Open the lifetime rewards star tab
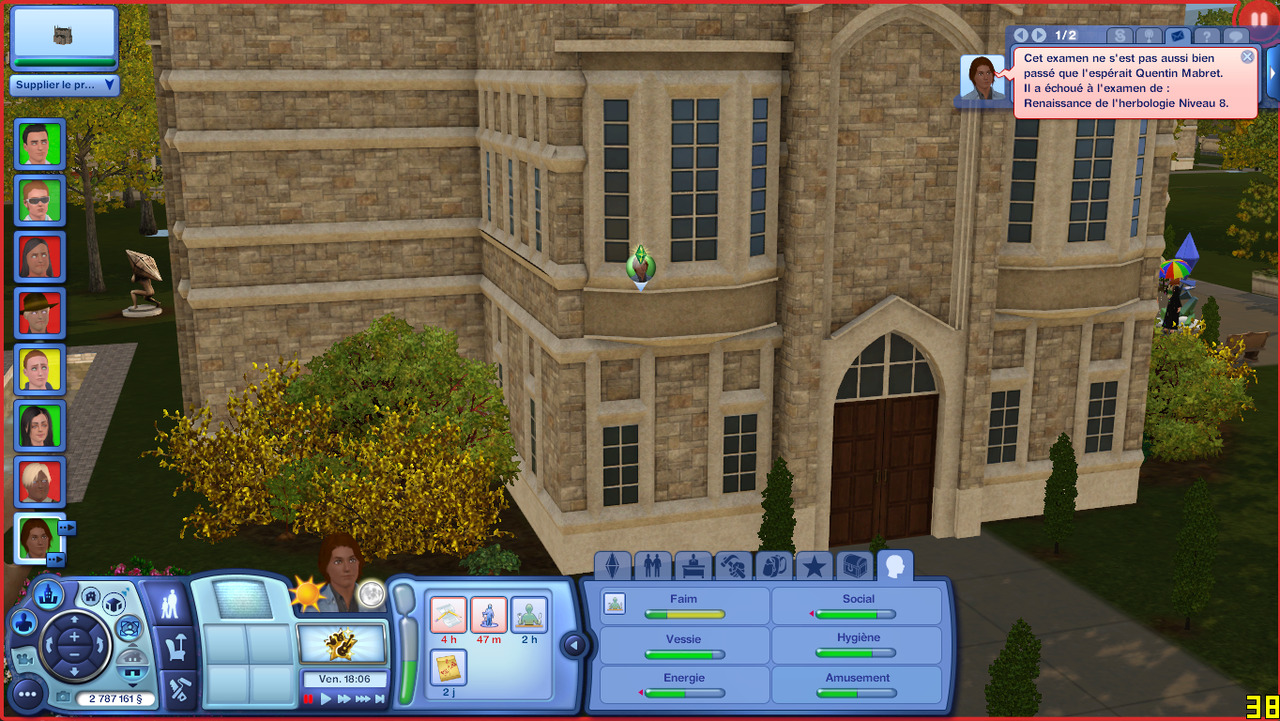The width and height of the screenshot is (1280, 721). coord(814,567)
